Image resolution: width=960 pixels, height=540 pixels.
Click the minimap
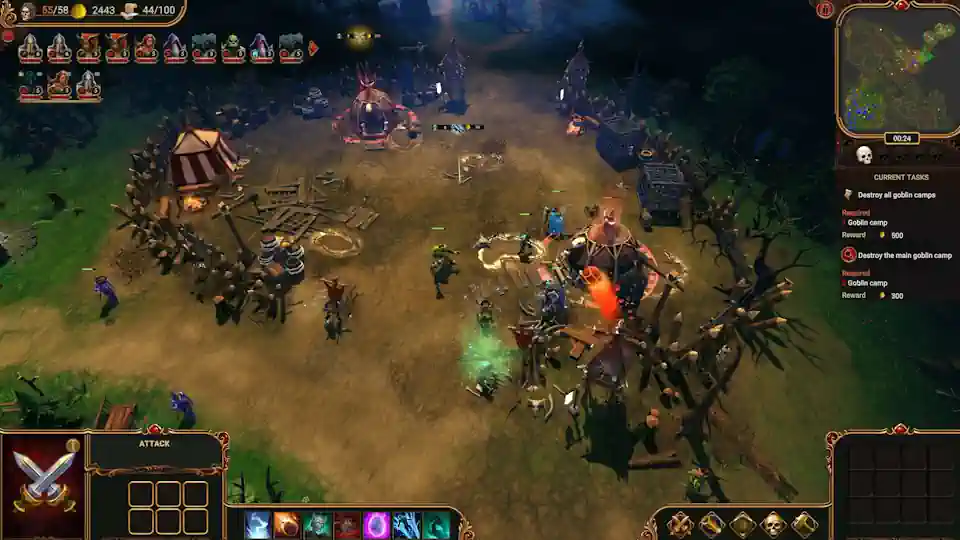click(895, 70)
